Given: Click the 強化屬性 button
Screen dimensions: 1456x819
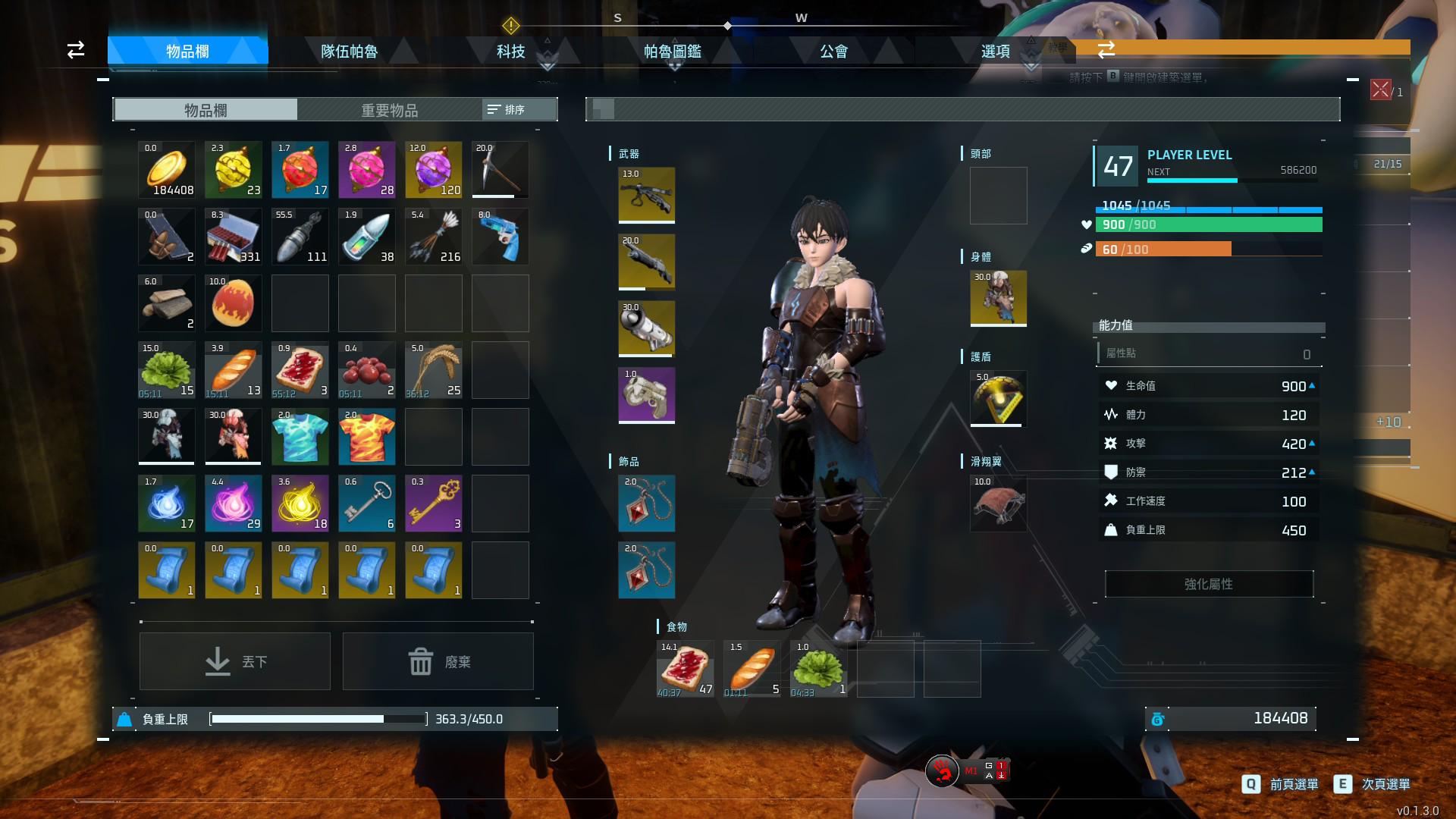Looking at the screenshot, I should point(1209,584).
